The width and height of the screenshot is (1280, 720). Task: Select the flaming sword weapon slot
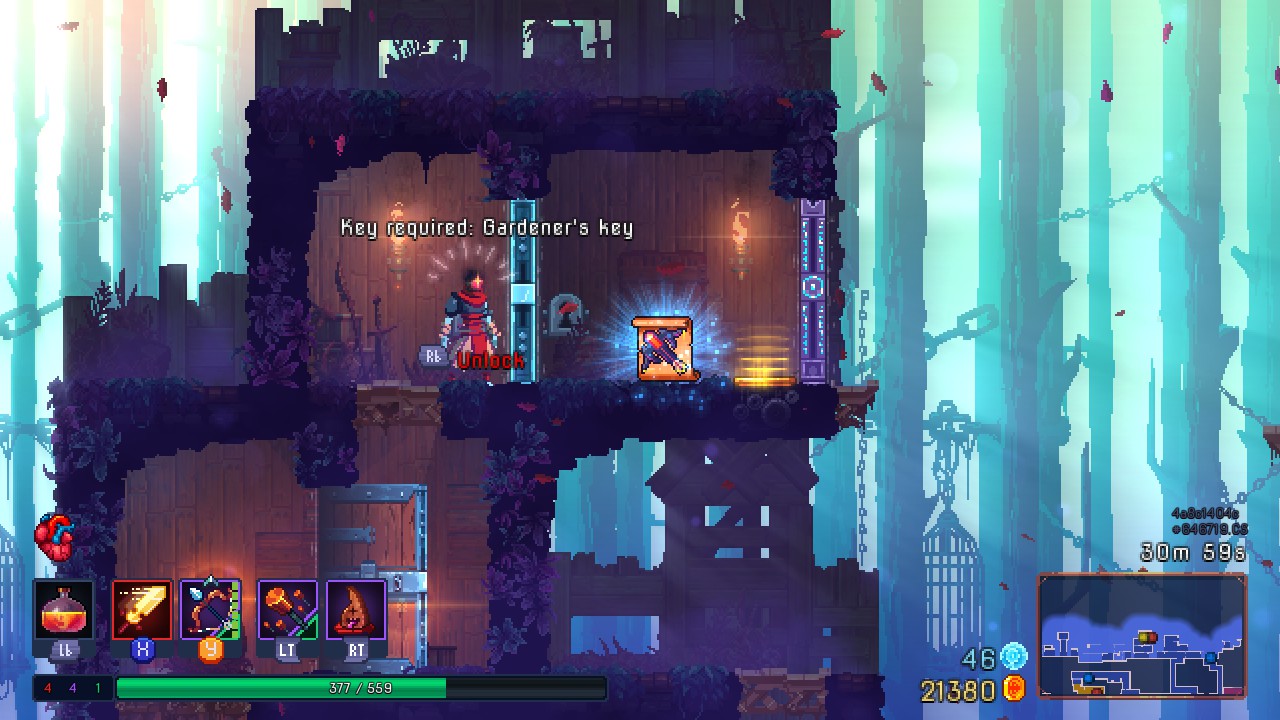pyautogui.click(x=141, y=610)
